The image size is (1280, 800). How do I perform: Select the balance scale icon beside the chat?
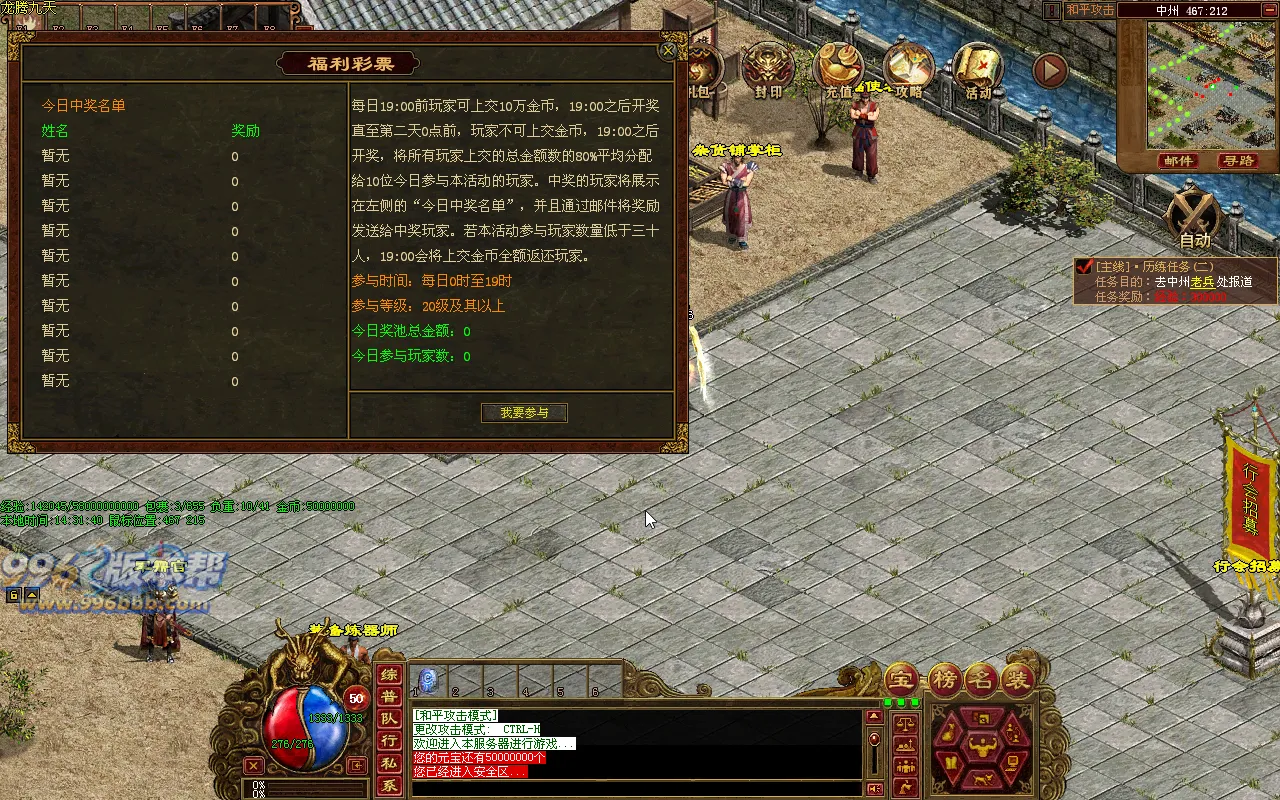point(905,726)
